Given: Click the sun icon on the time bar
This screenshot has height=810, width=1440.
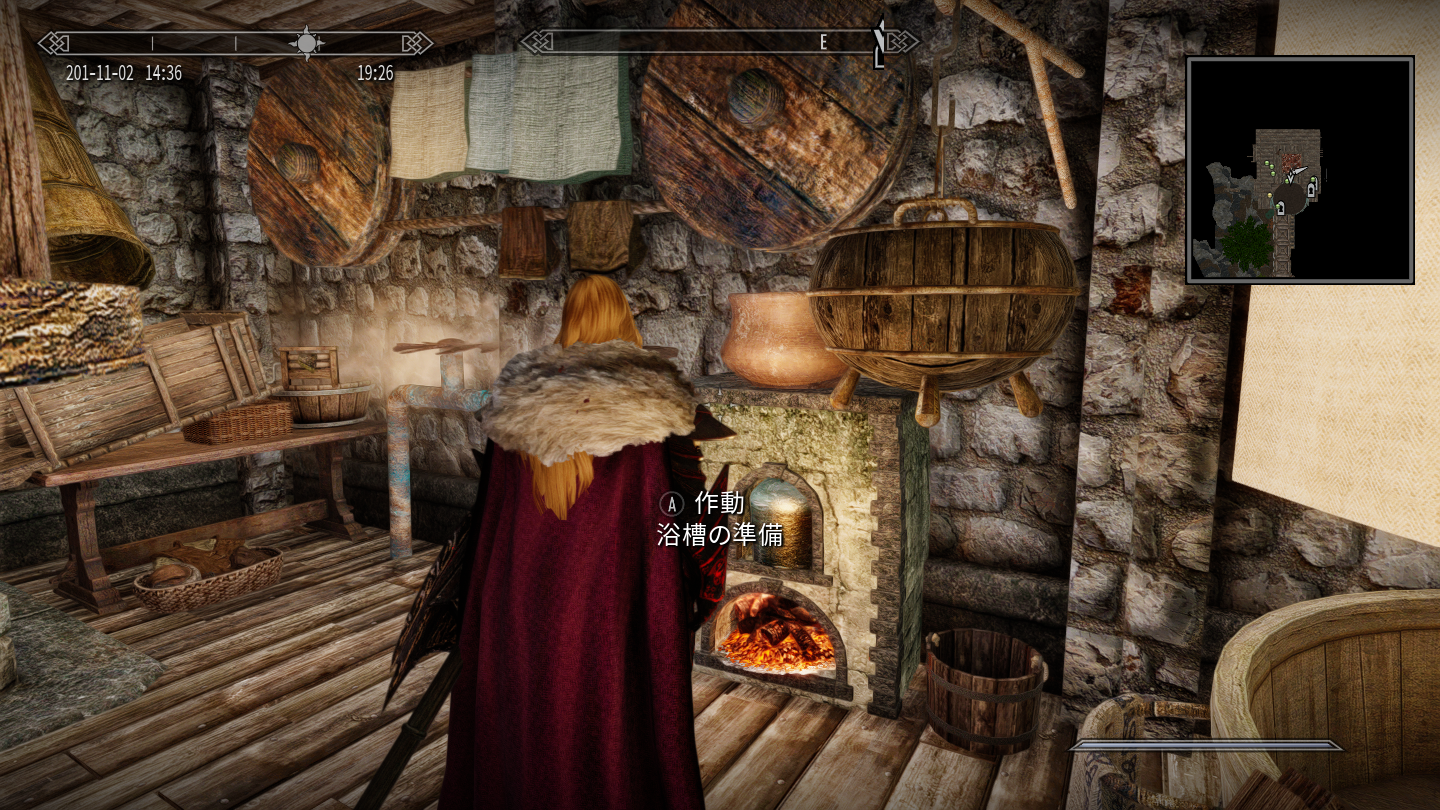Looking at the screenshot, I should [x=306, y=43].
